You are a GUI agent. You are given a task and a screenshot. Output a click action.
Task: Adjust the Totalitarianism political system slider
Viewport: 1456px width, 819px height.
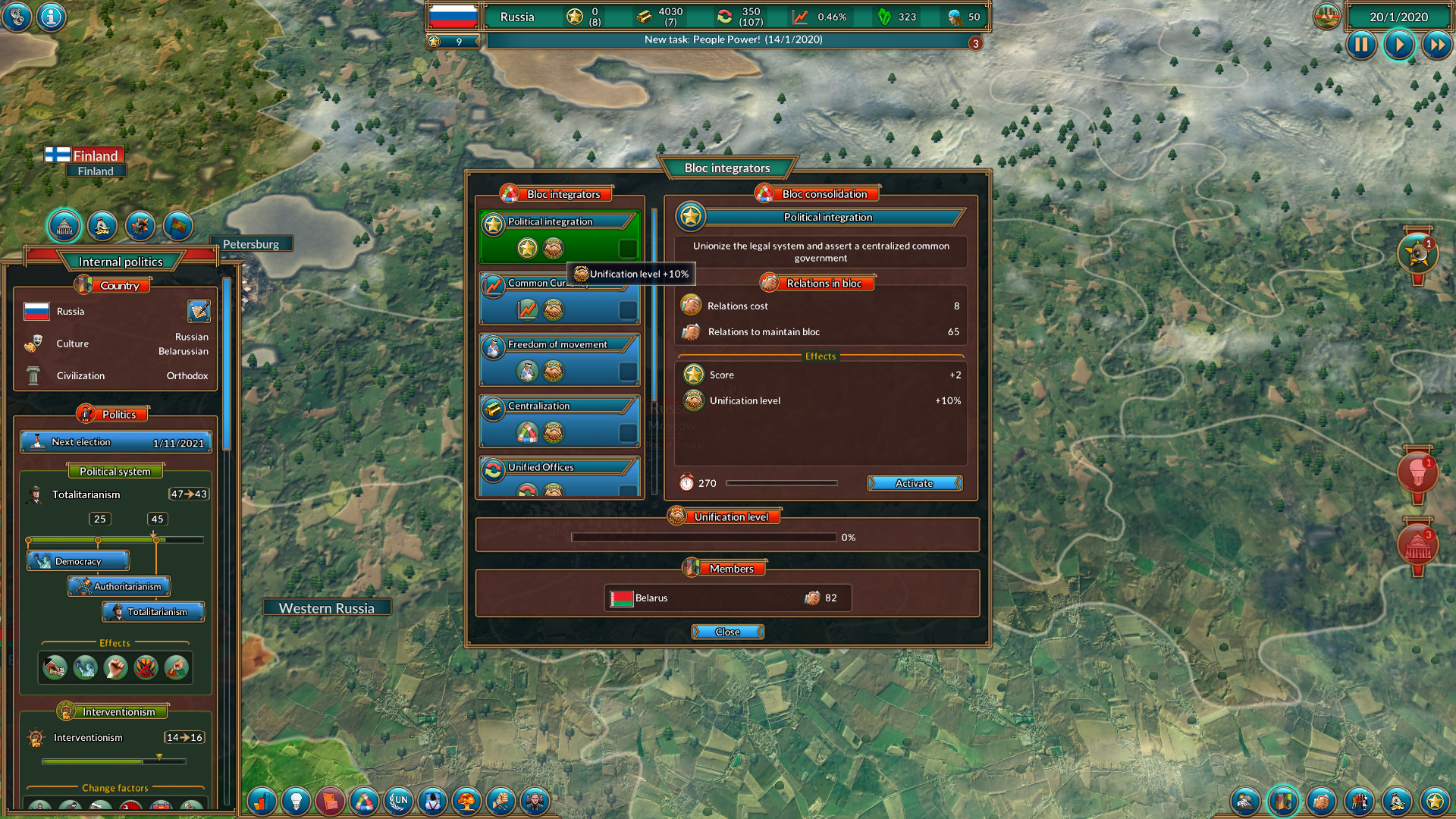click(x=155, y=539)
